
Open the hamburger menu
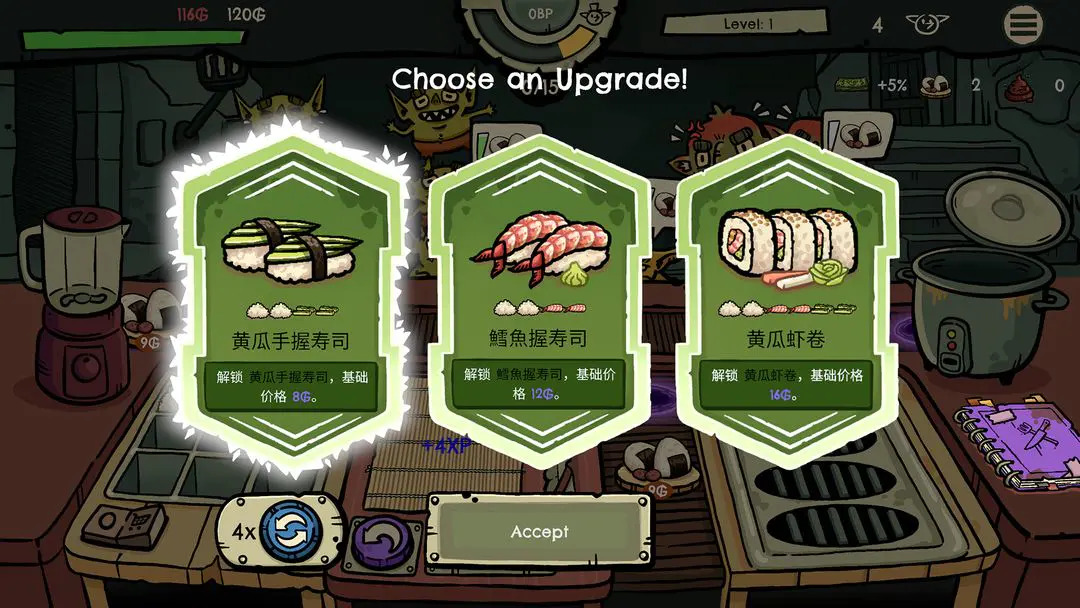point(1023,26)
